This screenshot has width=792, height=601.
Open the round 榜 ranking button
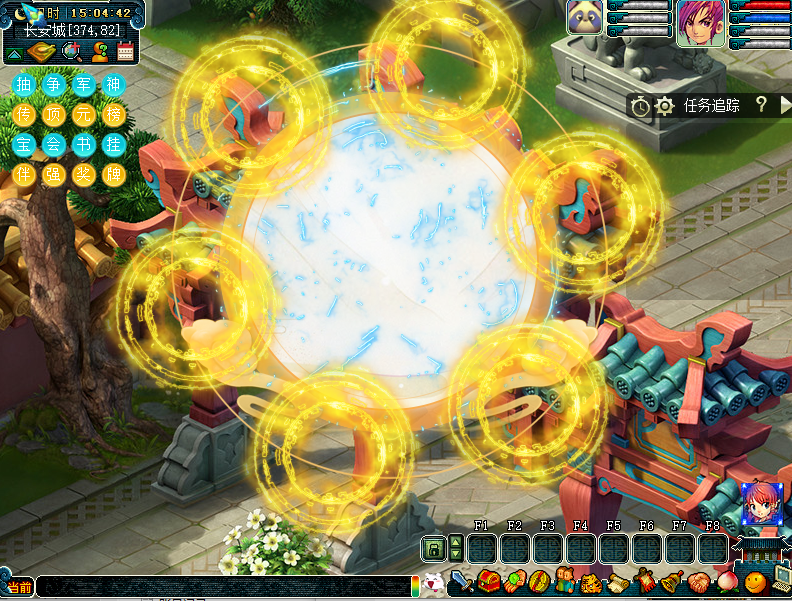tap(113, 115)
